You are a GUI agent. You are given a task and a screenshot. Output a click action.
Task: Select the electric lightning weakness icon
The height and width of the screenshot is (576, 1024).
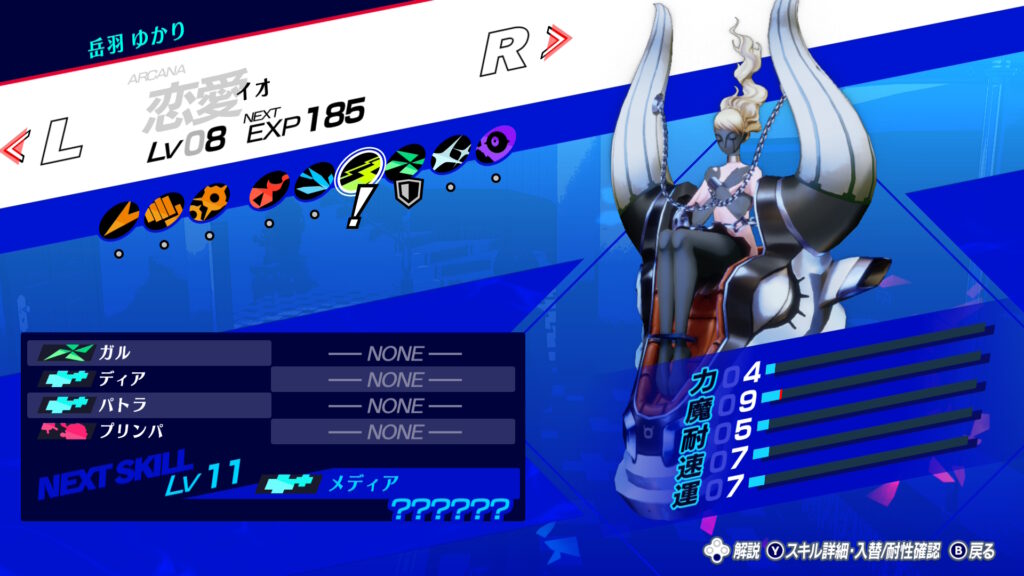[x=359, y=171]
